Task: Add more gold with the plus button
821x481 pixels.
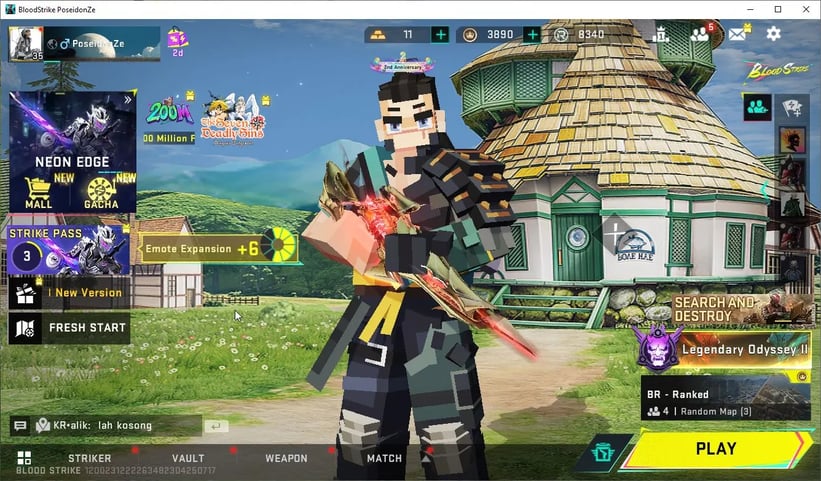Action: (x=440, y=34)
